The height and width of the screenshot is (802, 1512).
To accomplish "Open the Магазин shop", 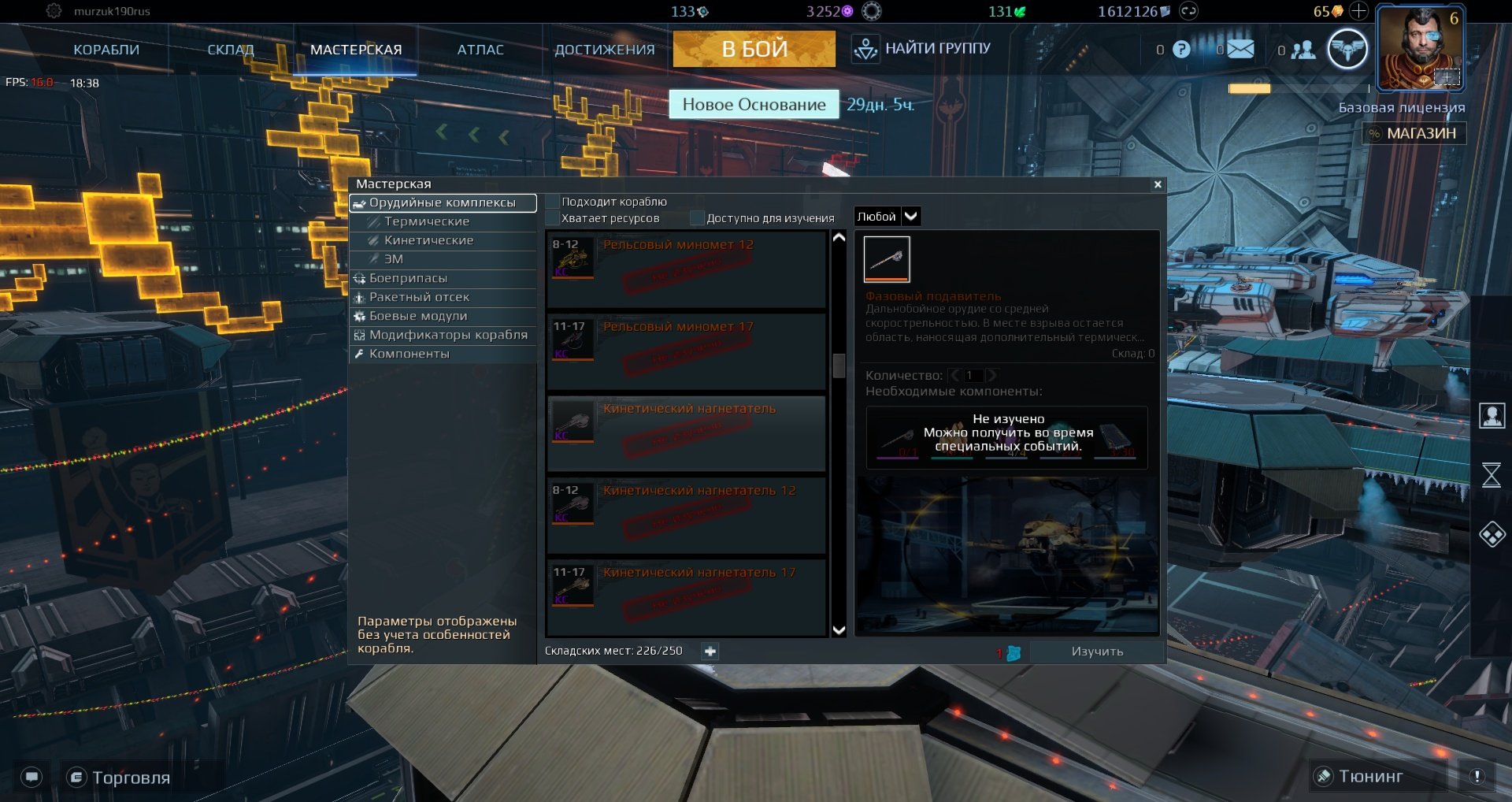I will (x=1414, y=133).
